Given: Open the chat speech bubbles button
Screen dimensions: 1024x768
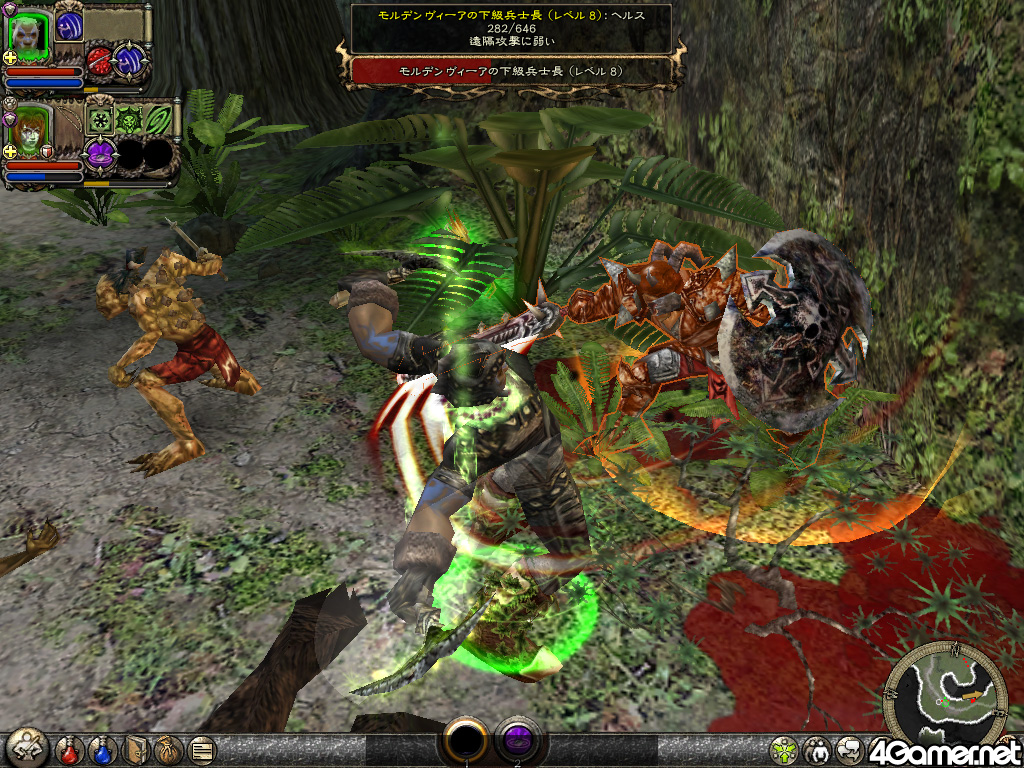Looking at the screenshot, I should coord(849,750).
